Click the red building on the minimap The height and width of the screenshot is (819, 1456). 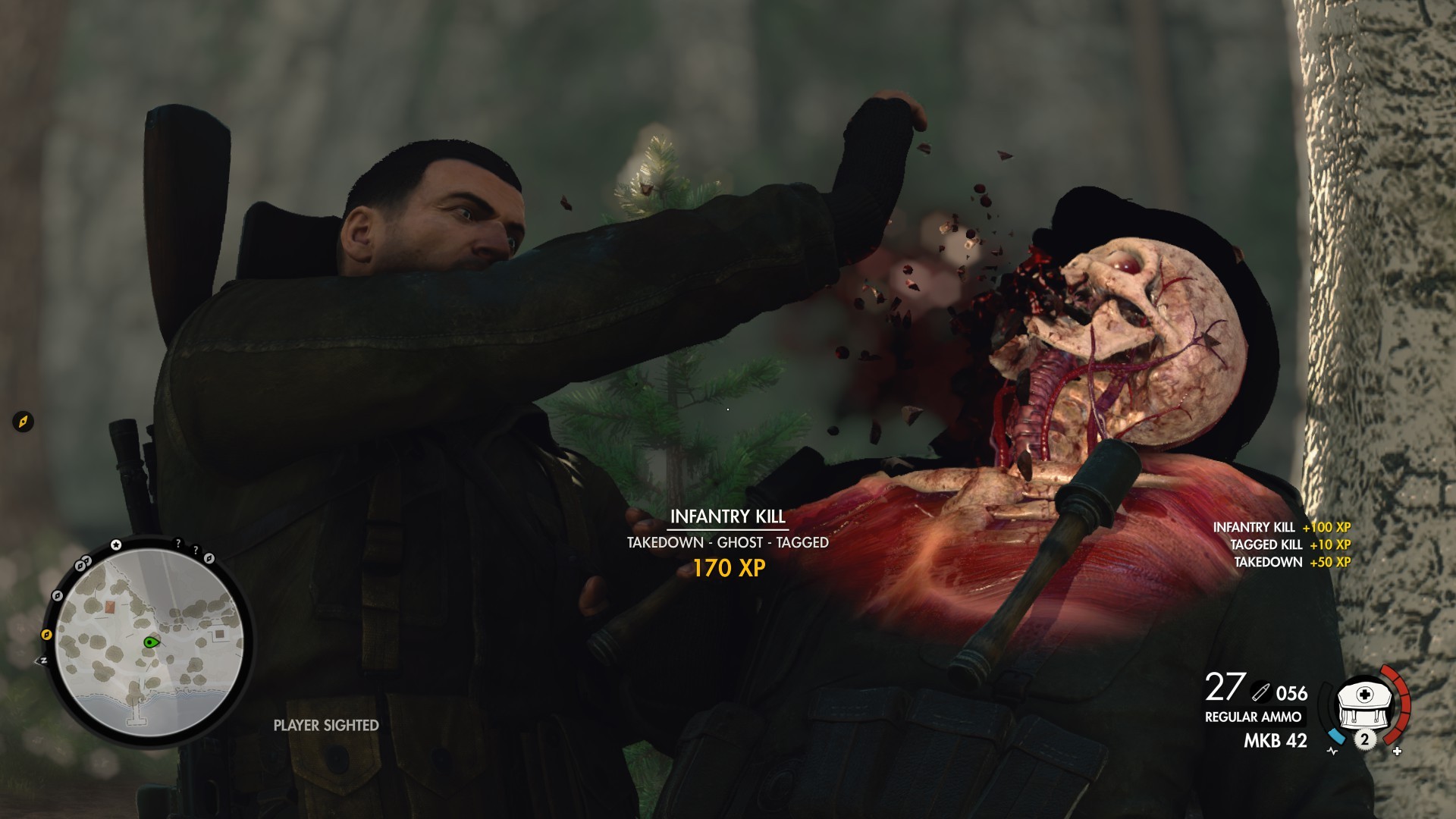(x=111, y=607)
